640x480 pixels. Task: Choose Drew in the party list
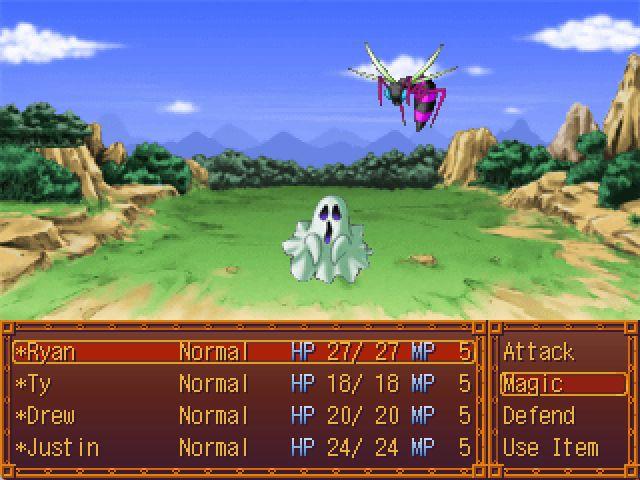click(x=244, y=416)
